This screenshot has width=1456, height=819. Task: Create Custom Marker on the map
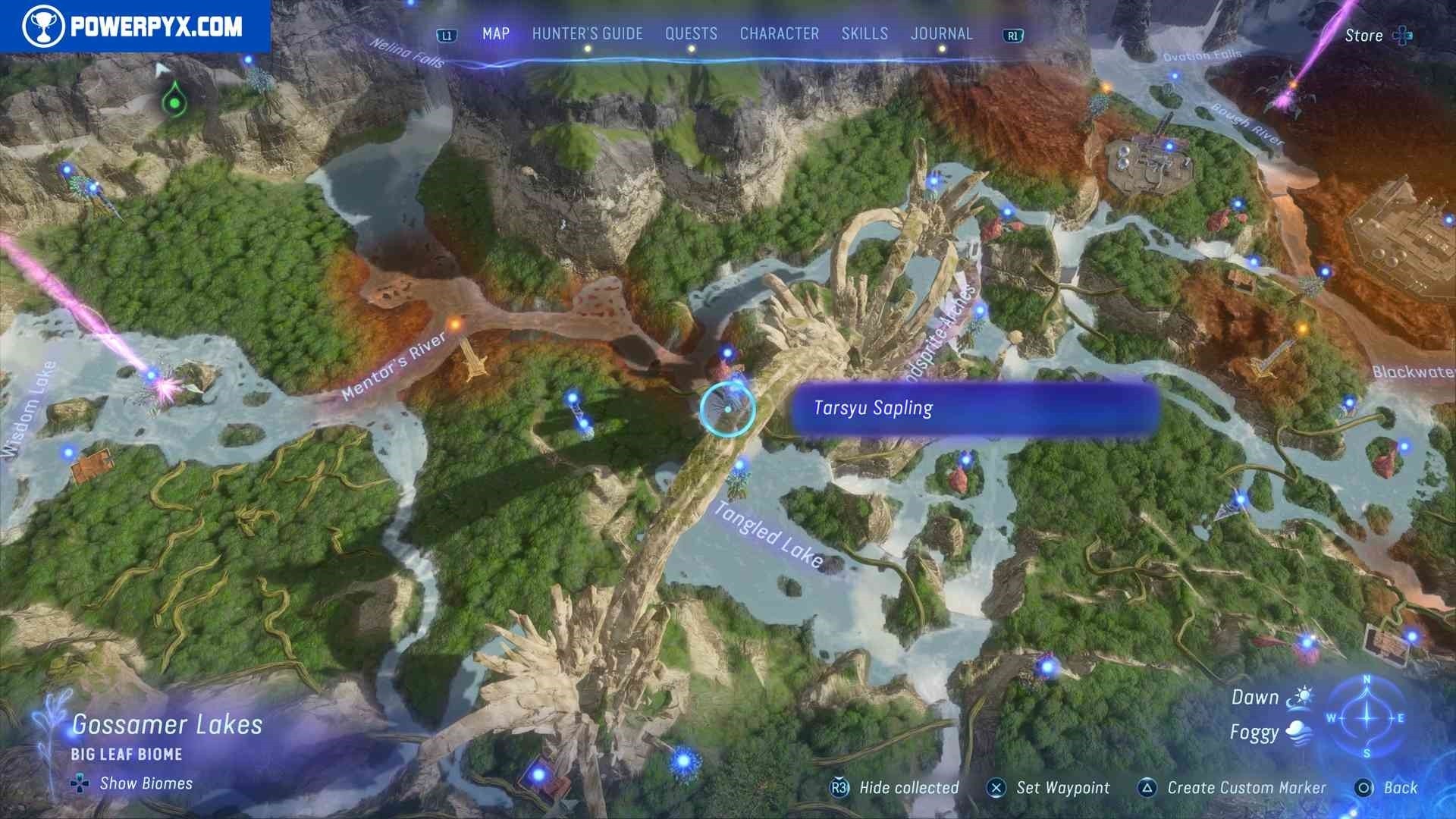pyautogui.click(x=1246, y=788)
